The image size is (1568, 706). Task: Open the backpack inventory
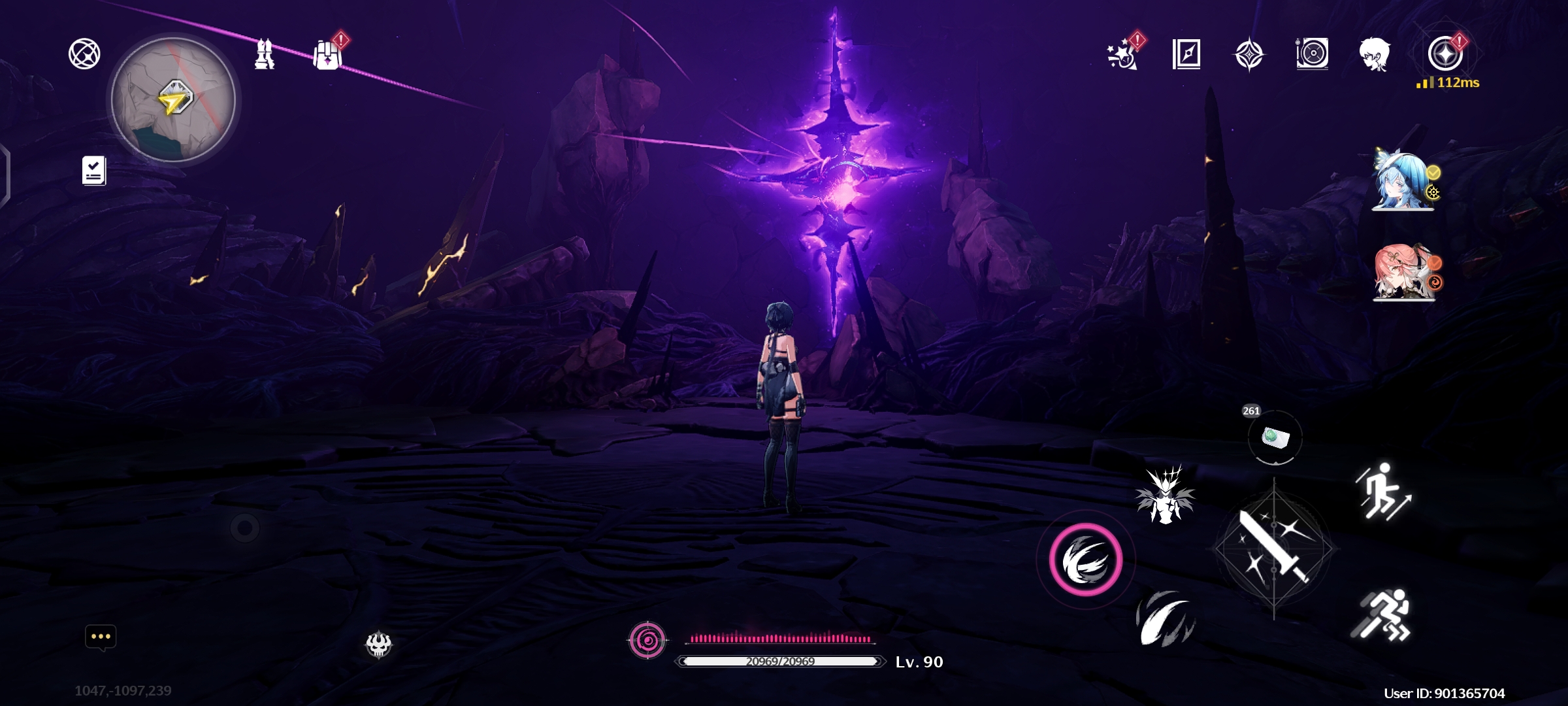click(327, 55)
